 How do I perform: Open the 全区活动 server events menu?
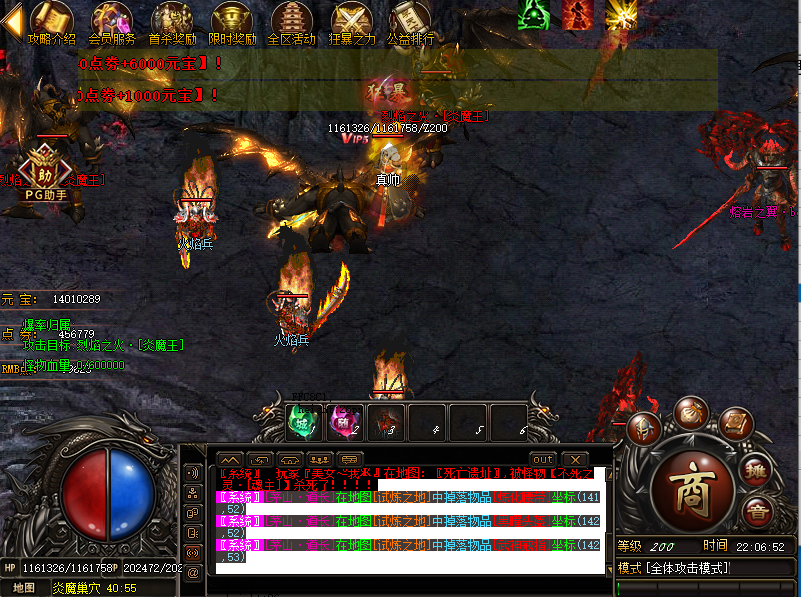292,22
